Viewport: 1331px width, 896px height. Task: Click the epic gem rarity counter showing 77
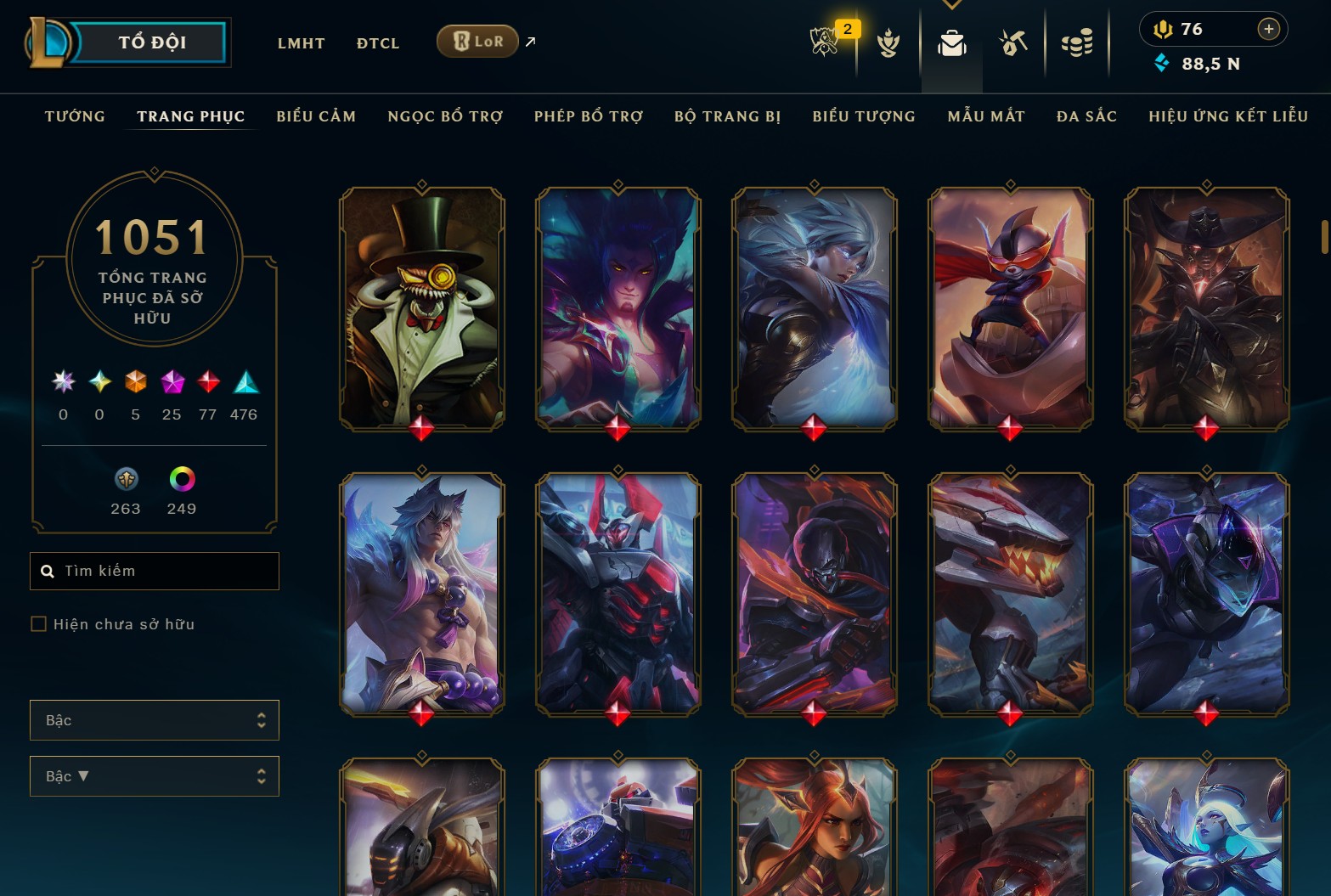pyautogui.click(x=208, y=383)
